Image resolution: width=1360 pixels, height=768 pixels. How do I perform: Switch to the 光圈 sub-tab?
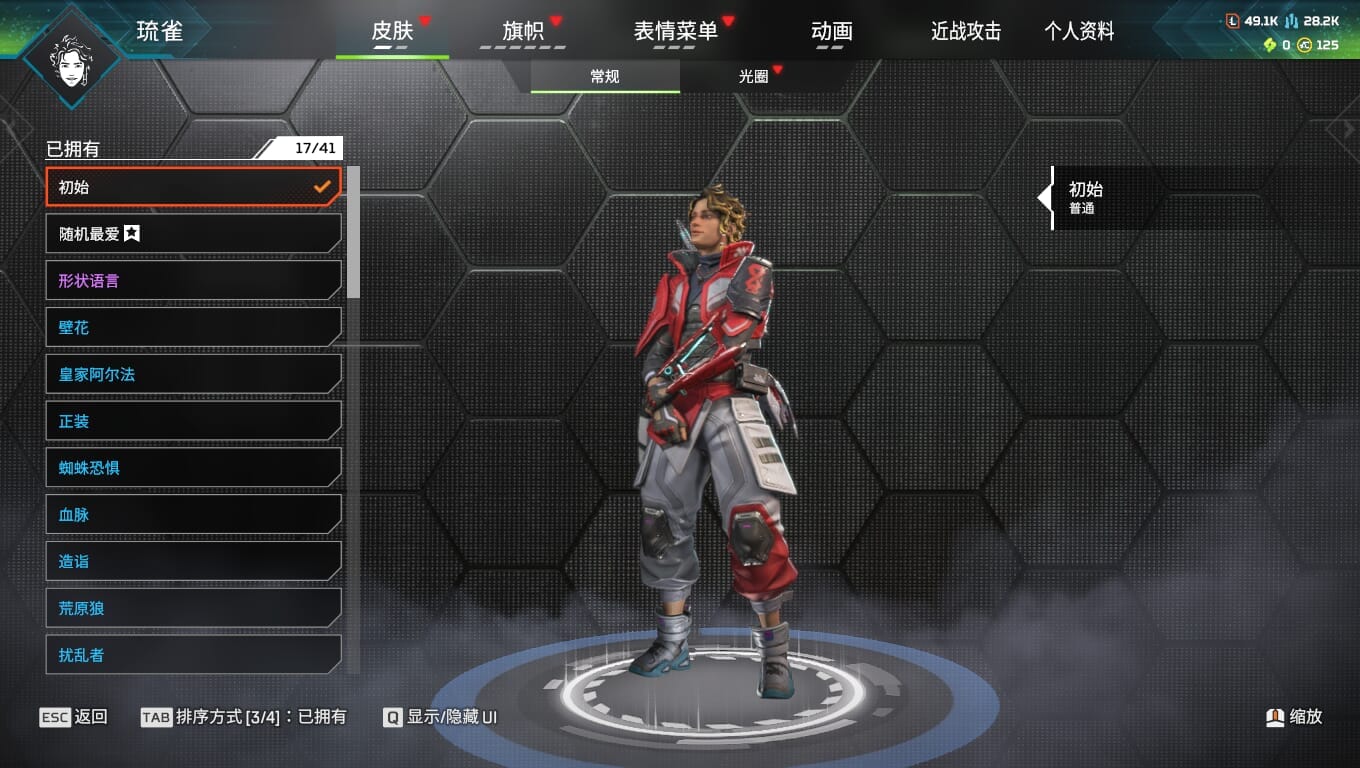pos(754,76)
